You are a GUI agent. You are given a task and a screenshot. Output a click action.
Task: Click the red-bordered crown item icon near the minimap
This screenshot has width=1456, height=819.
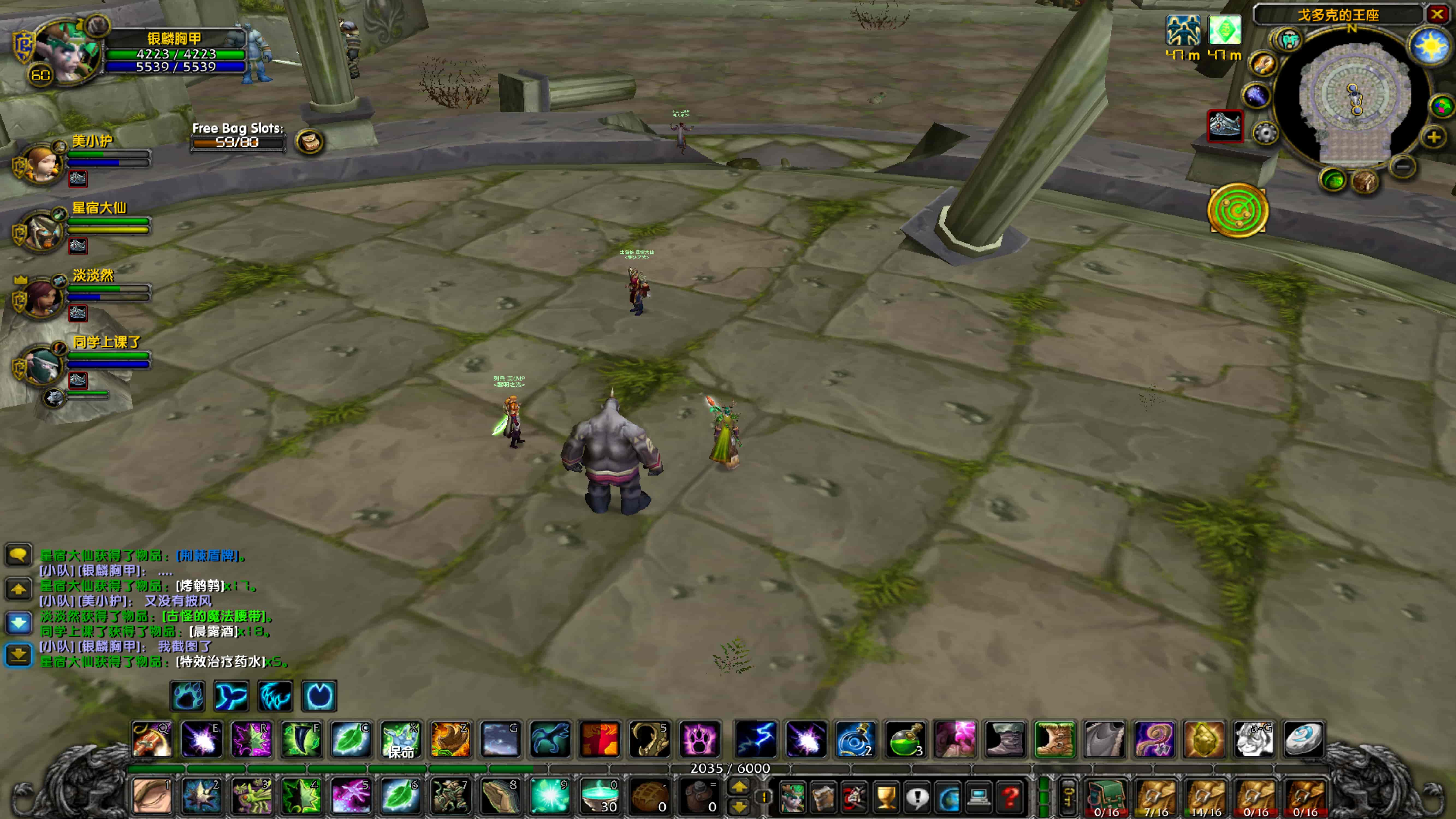tap(1225, 126)
